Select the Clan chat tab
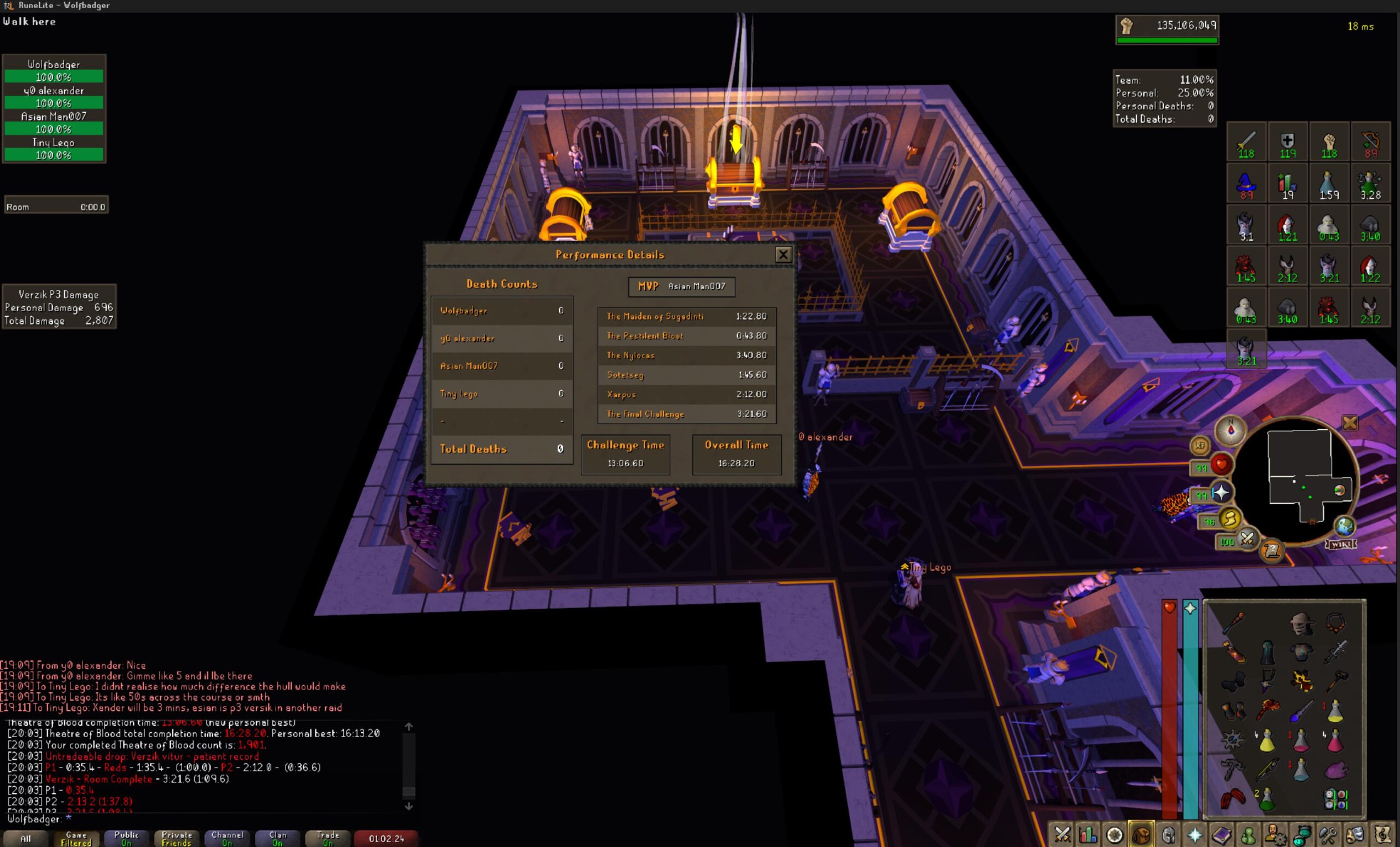 (277, 838)
